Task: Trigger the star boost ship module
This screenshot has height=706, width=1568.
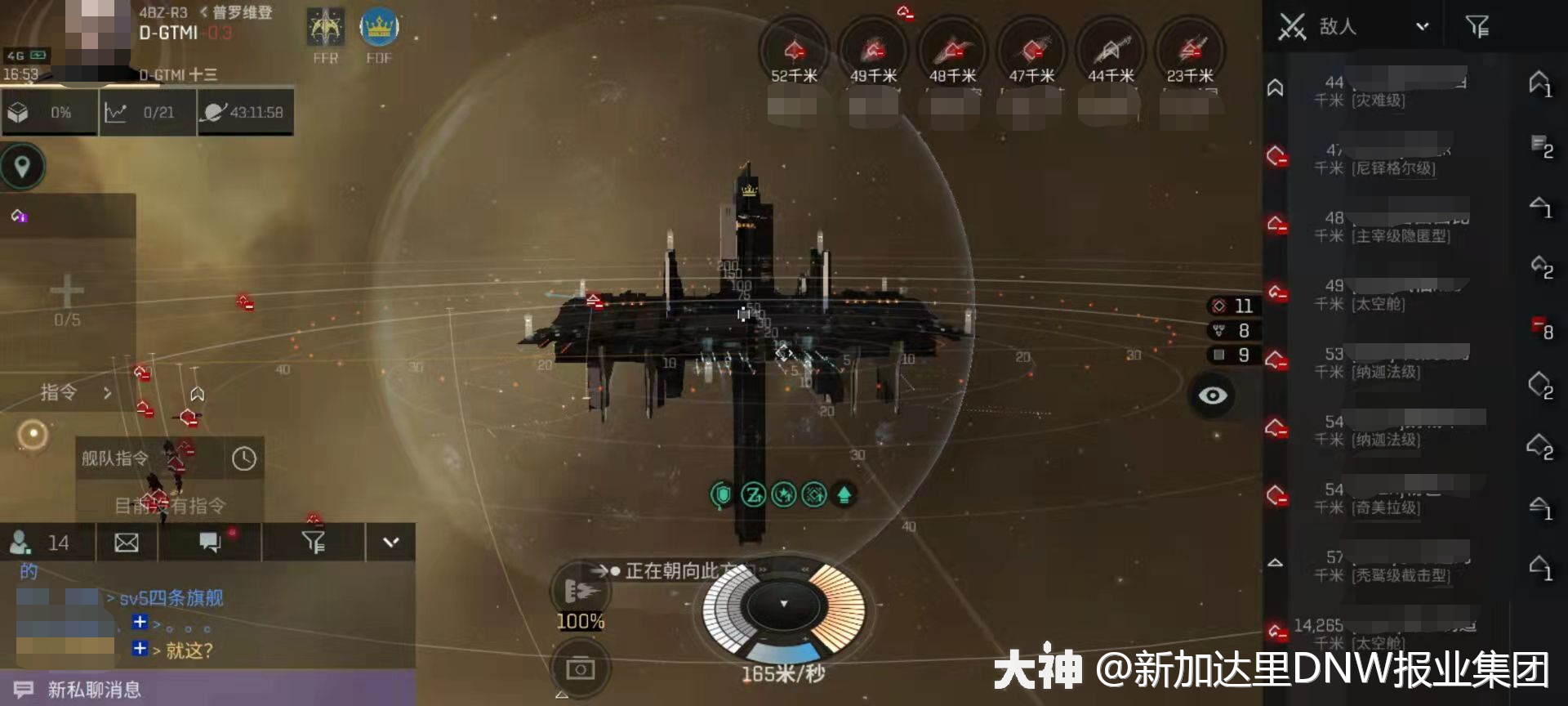Action: click(783, 494)
